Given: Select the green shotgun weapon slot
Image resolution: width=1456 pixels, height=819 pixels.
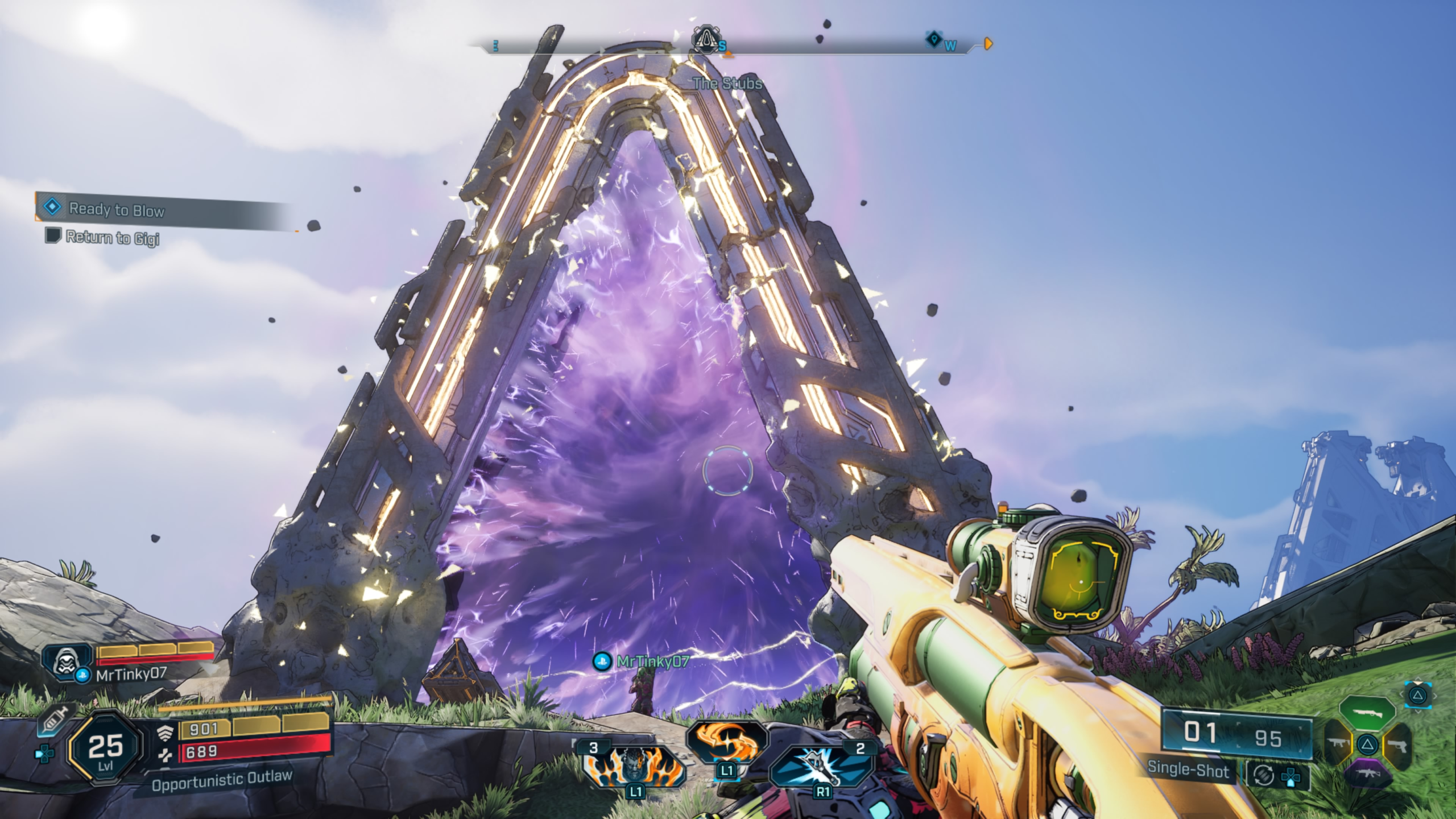Looking at the screenshot, I should [1367, 712].
